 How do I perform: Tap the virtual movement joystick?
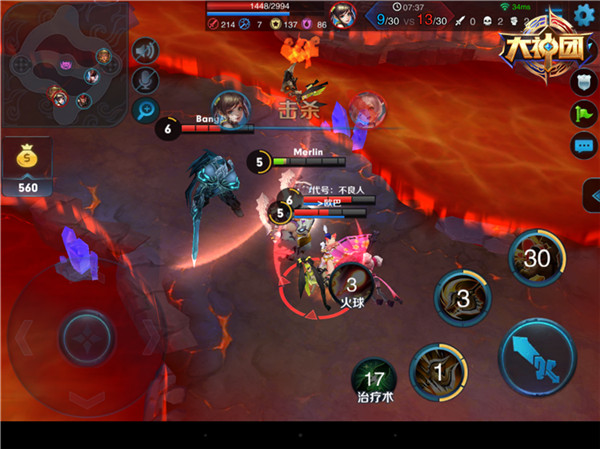click(86, 333)
